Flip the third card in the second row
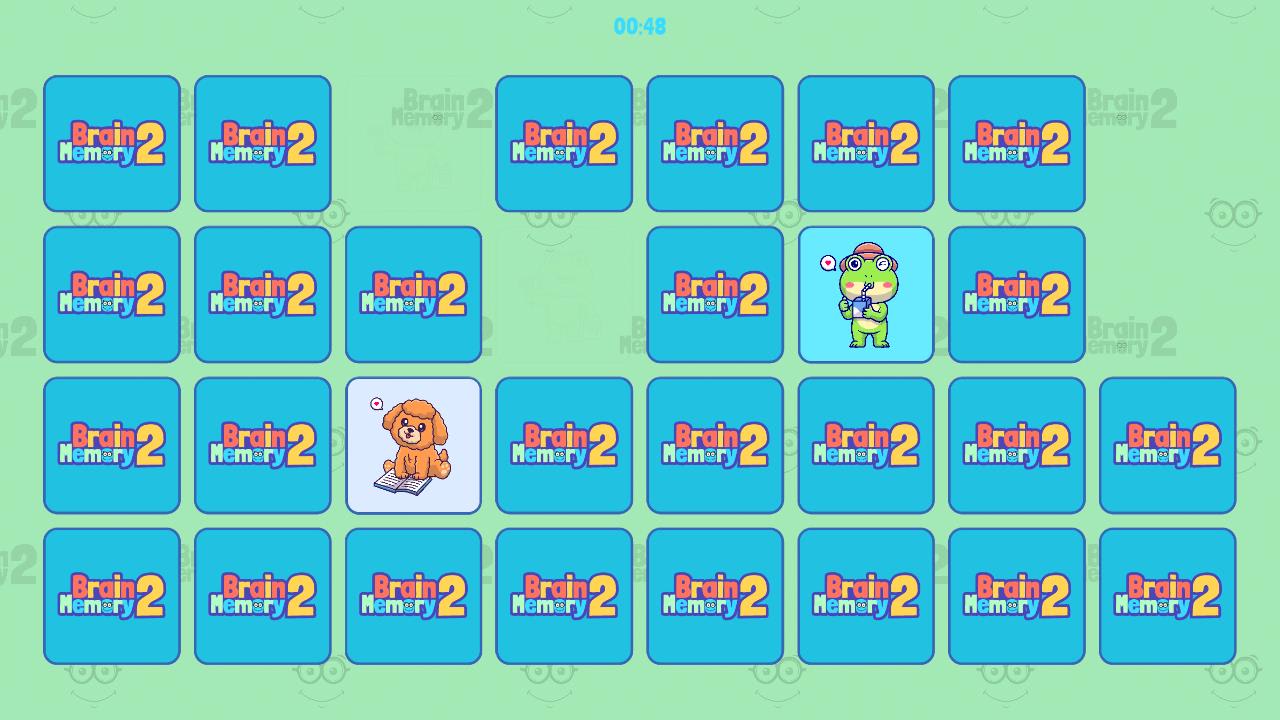Viewport: 1280px width, 720px height. 414,293
